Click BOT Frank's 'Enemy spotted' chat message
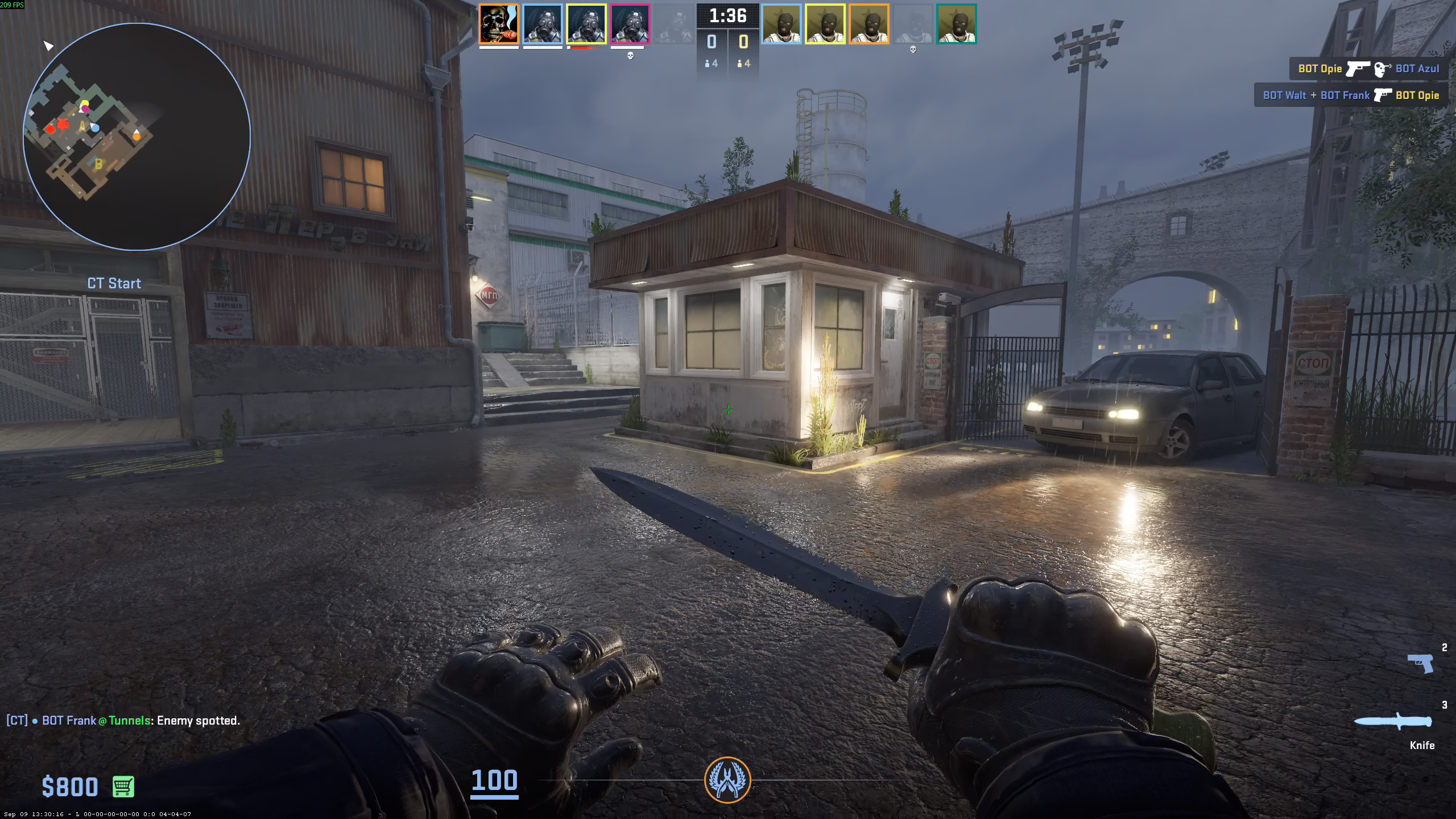This screenshot has height=819, width=1456. click(123, 721)
